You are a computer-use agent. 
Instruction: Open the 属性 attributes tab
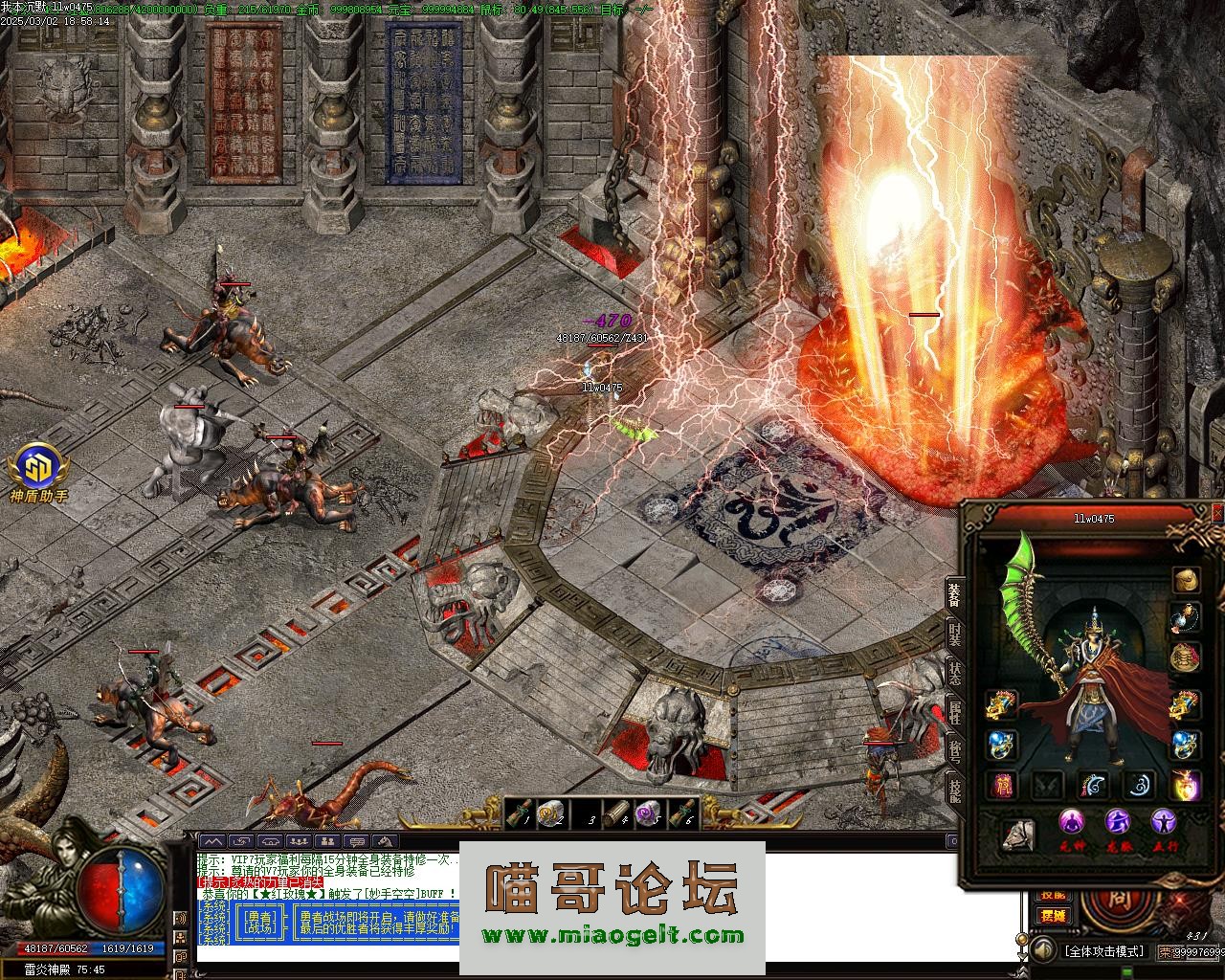[954, 711]
